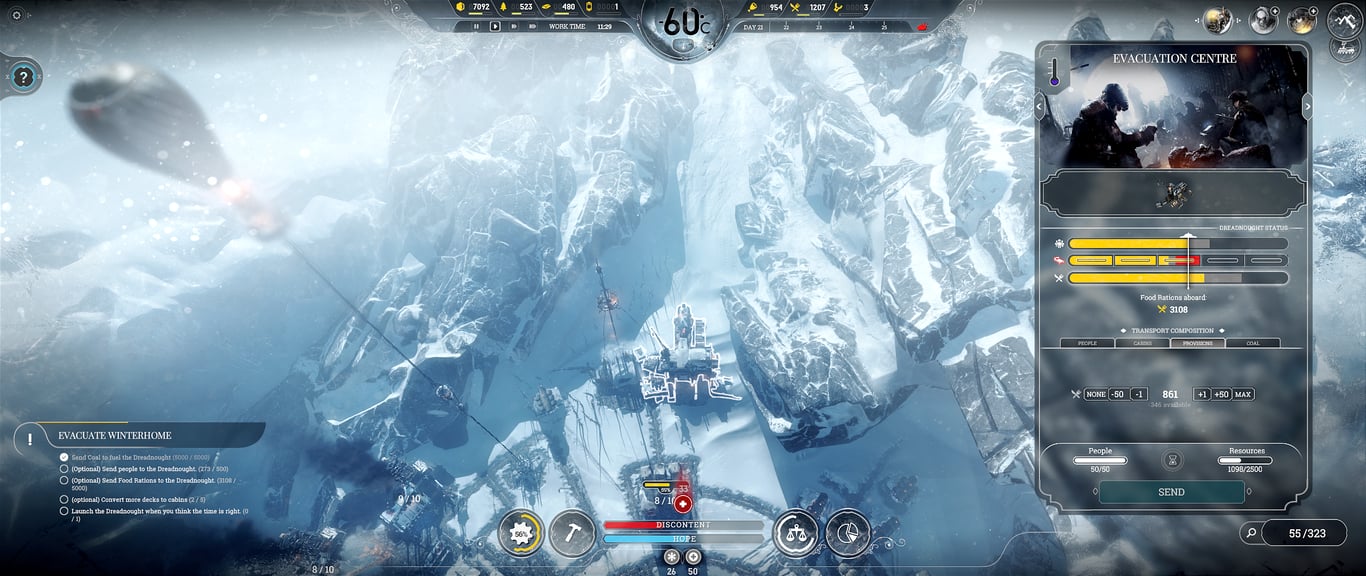Reduce food rations by 50

point(1118,394)
